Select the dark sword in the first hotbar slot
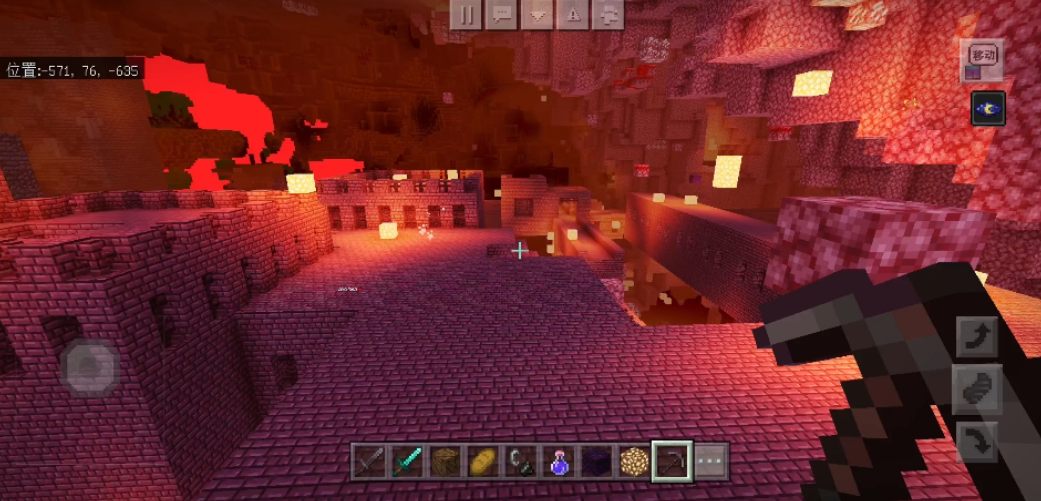The image size is (1041, 501). coord(369,461)
